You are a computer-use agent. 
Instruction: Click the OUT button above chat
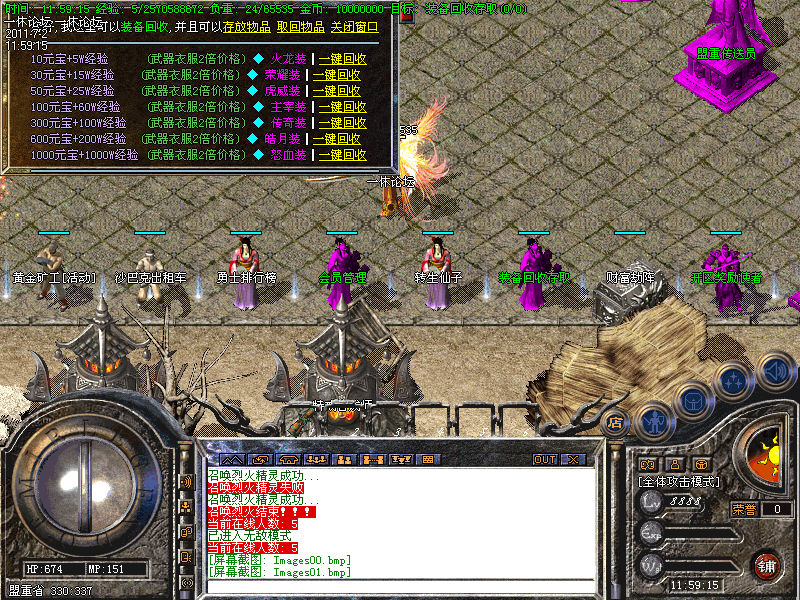[x=544, y=460]
